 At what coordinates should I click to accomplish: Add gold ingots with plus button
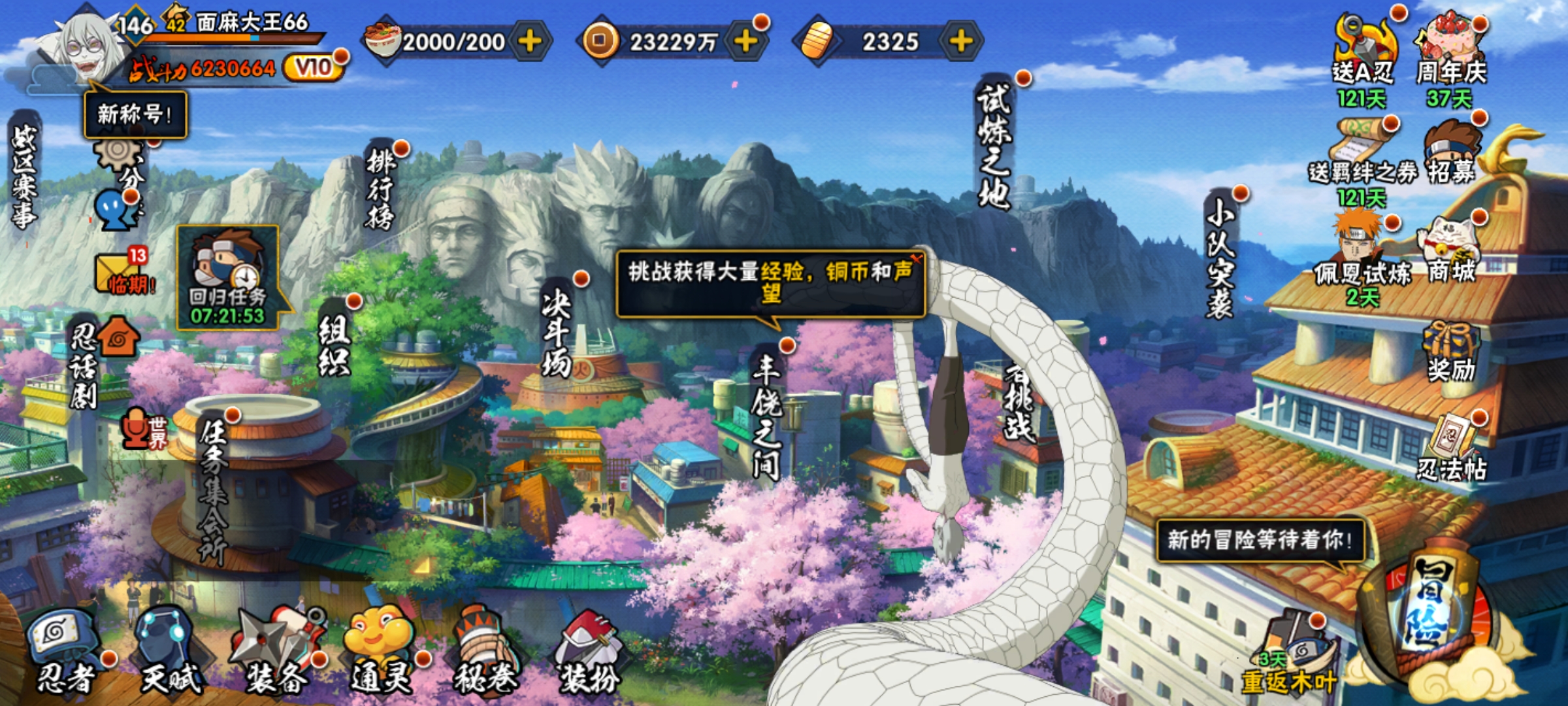click(x=960, y=41)
